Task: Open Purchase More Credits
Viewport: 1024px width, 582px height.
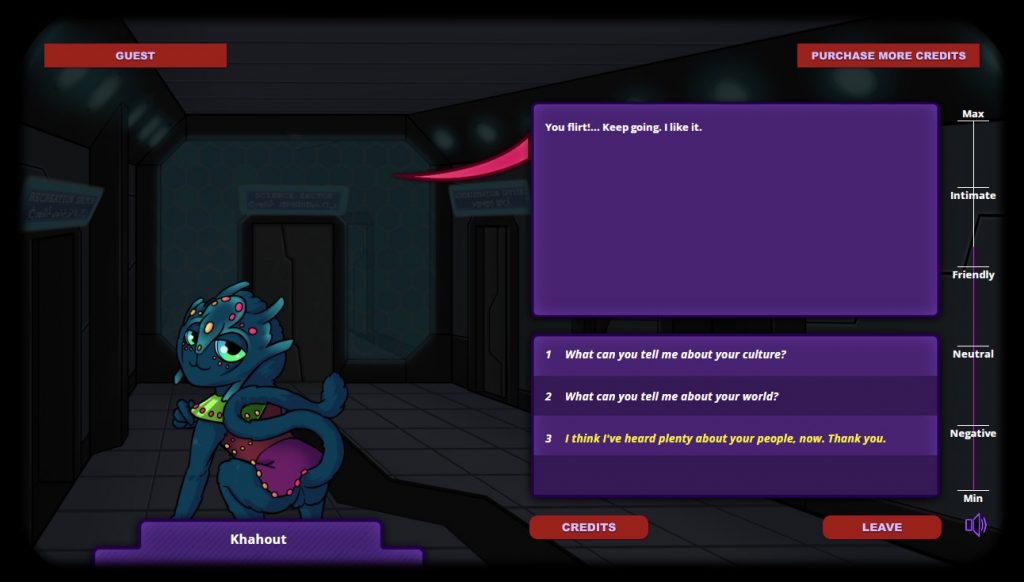Action: pos(888,56)
